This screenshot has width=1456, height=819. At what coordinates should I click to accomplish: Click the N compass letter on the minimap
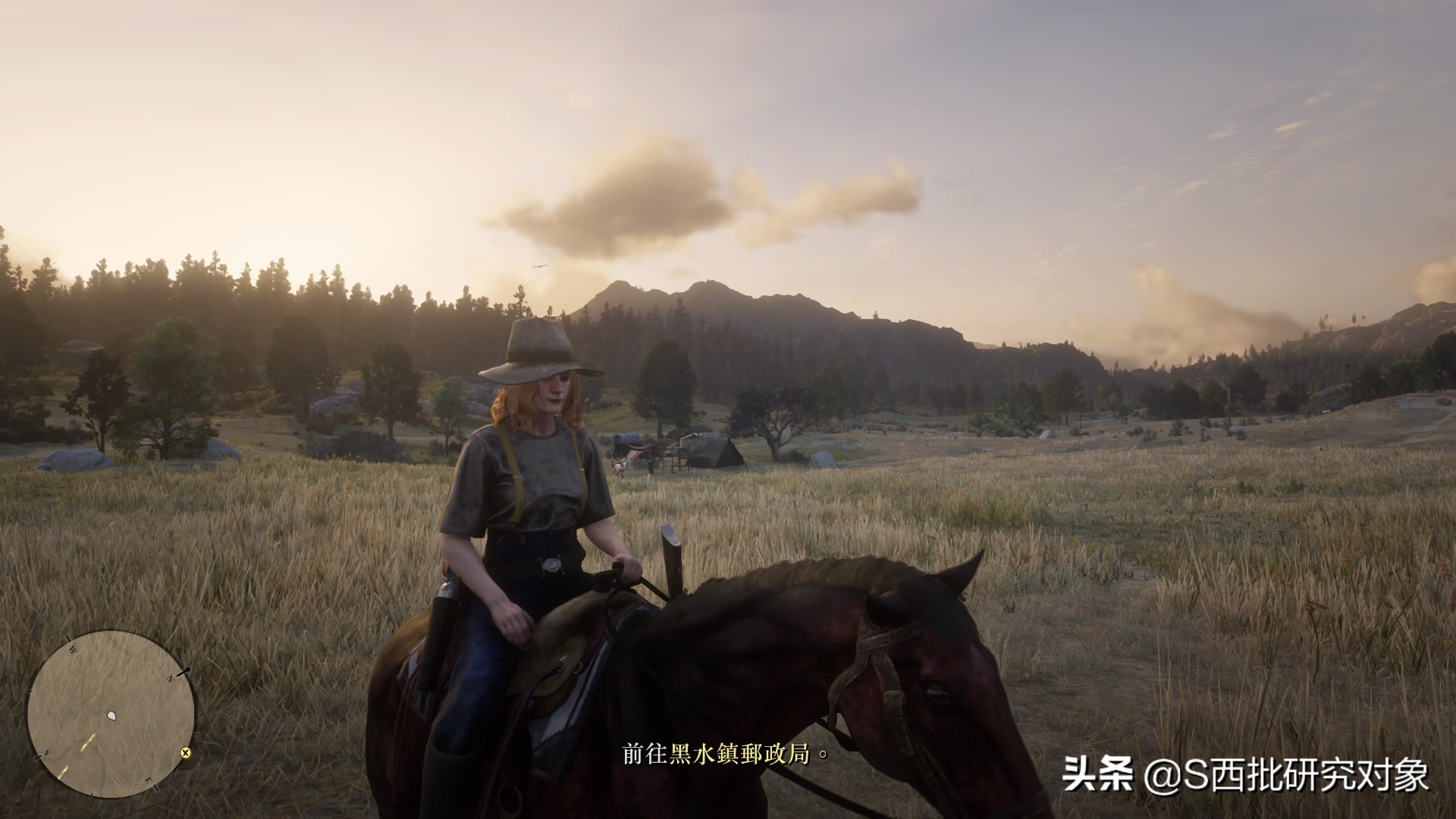[x=170, y=679]
